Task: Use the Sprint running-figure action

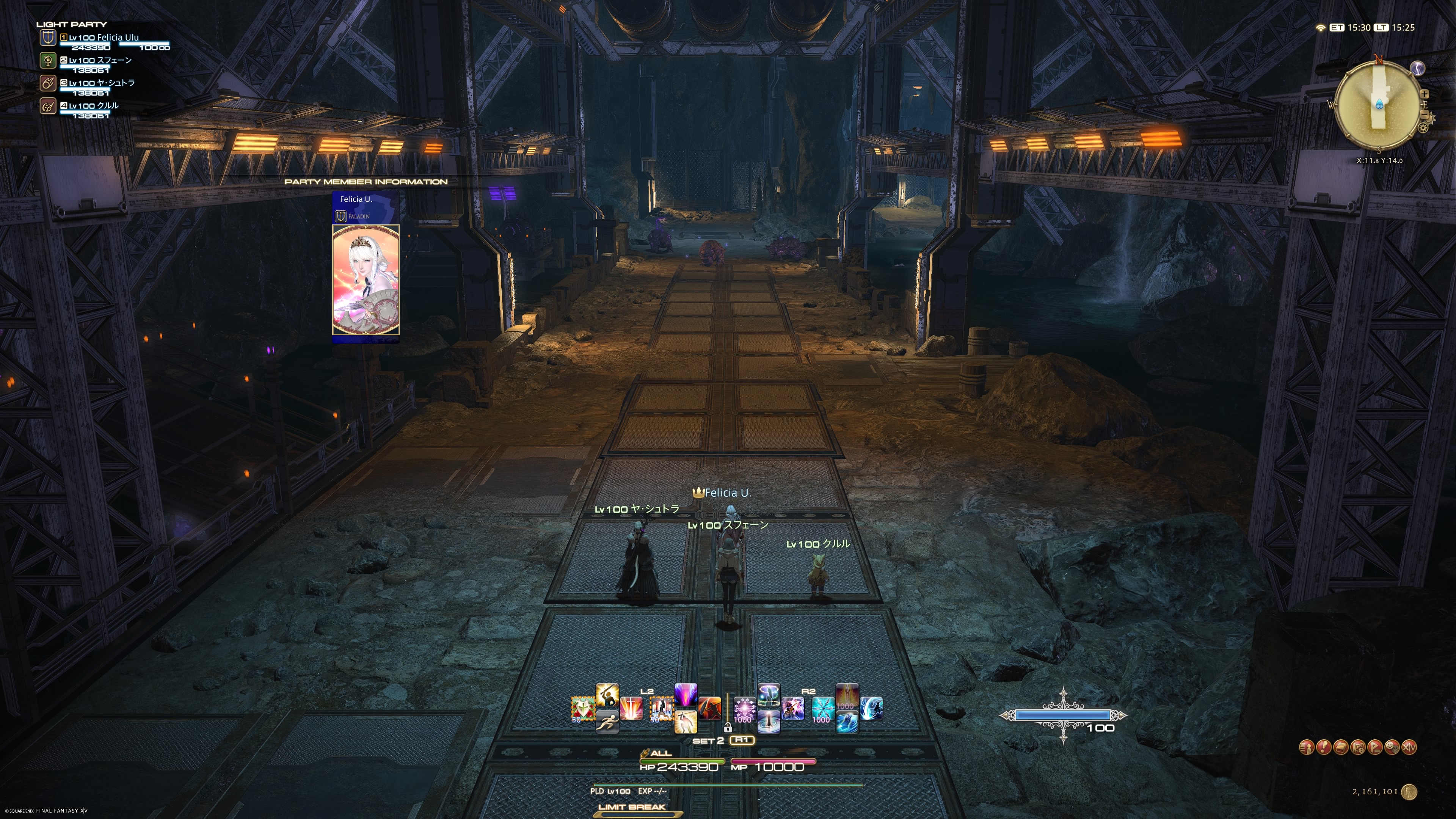Action: click(607, 722)
